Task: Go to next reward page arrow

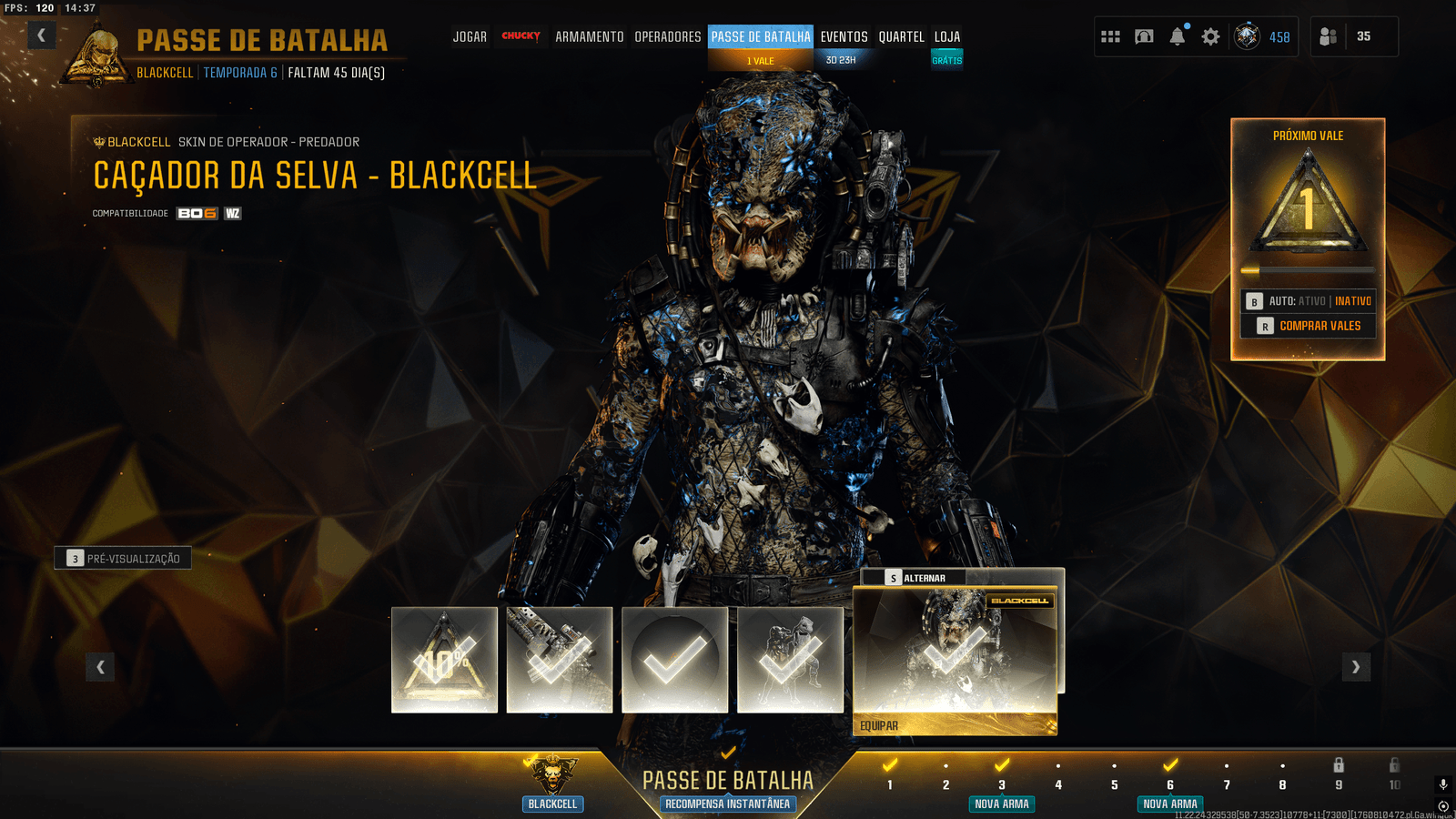Action: 1356,667
